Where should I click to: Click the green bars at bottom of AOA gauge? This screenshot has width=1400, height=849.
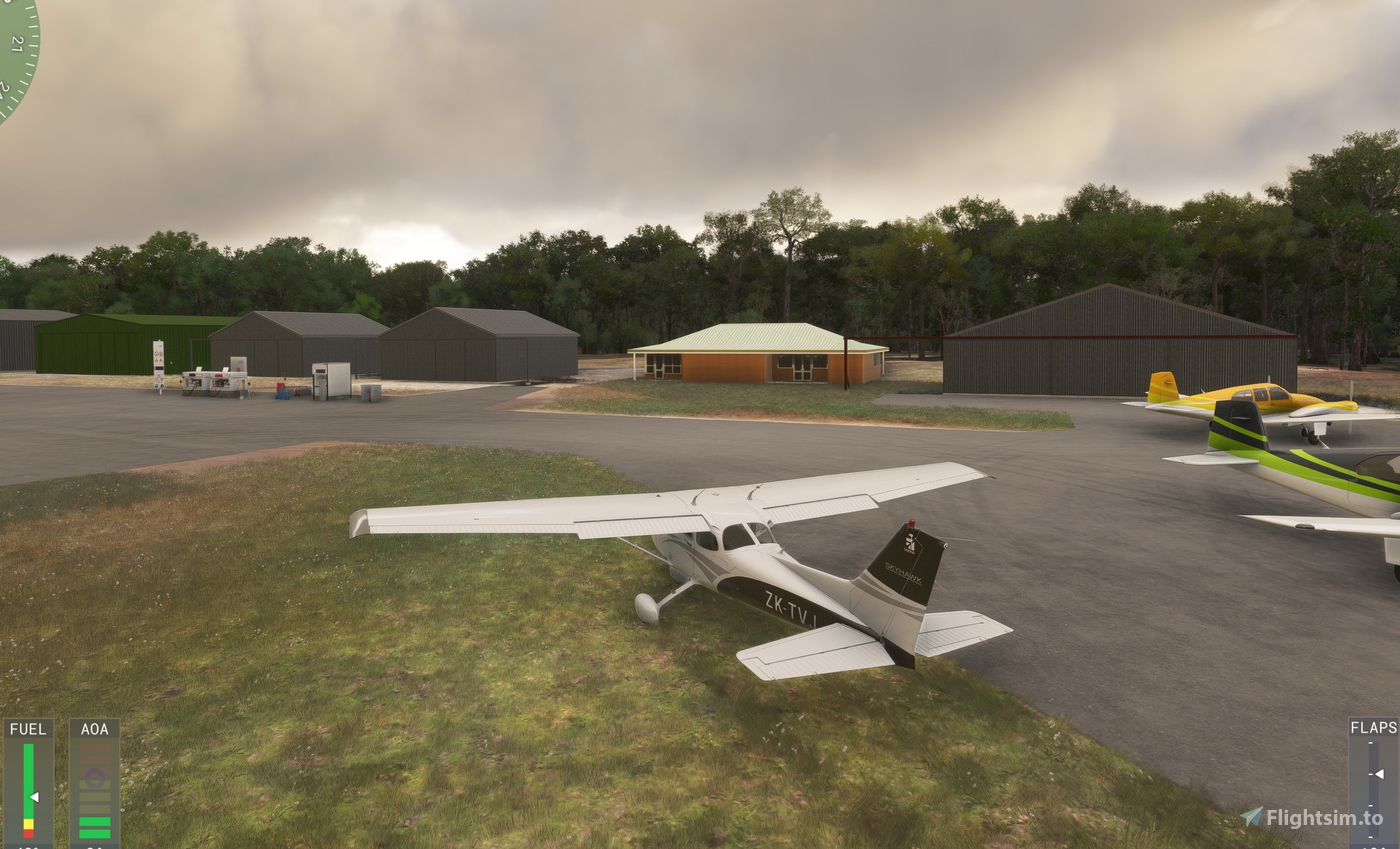click(94, 828)
